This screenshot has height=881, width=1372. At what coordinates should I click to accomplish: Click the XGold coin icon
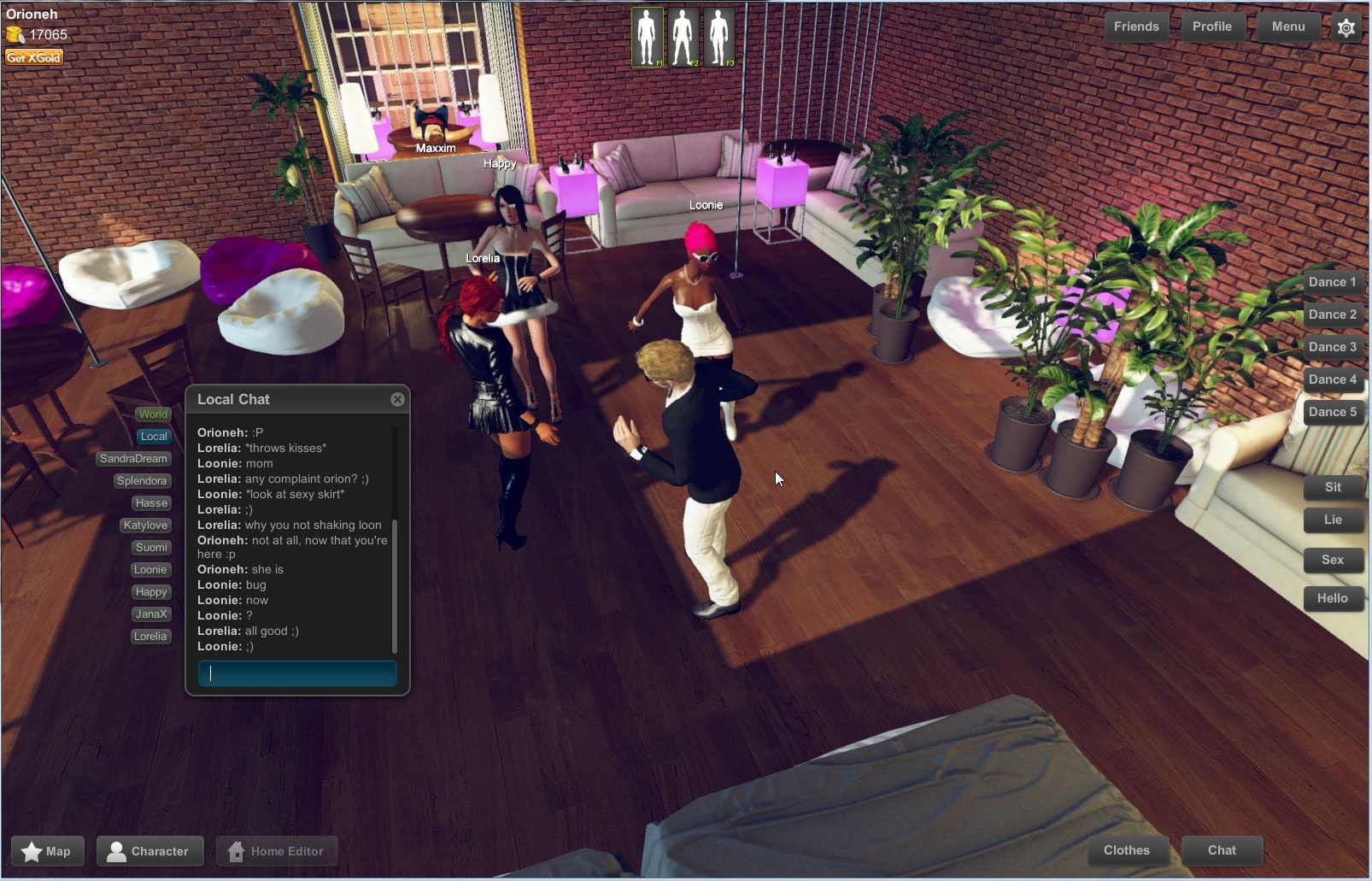click(15, 35)
